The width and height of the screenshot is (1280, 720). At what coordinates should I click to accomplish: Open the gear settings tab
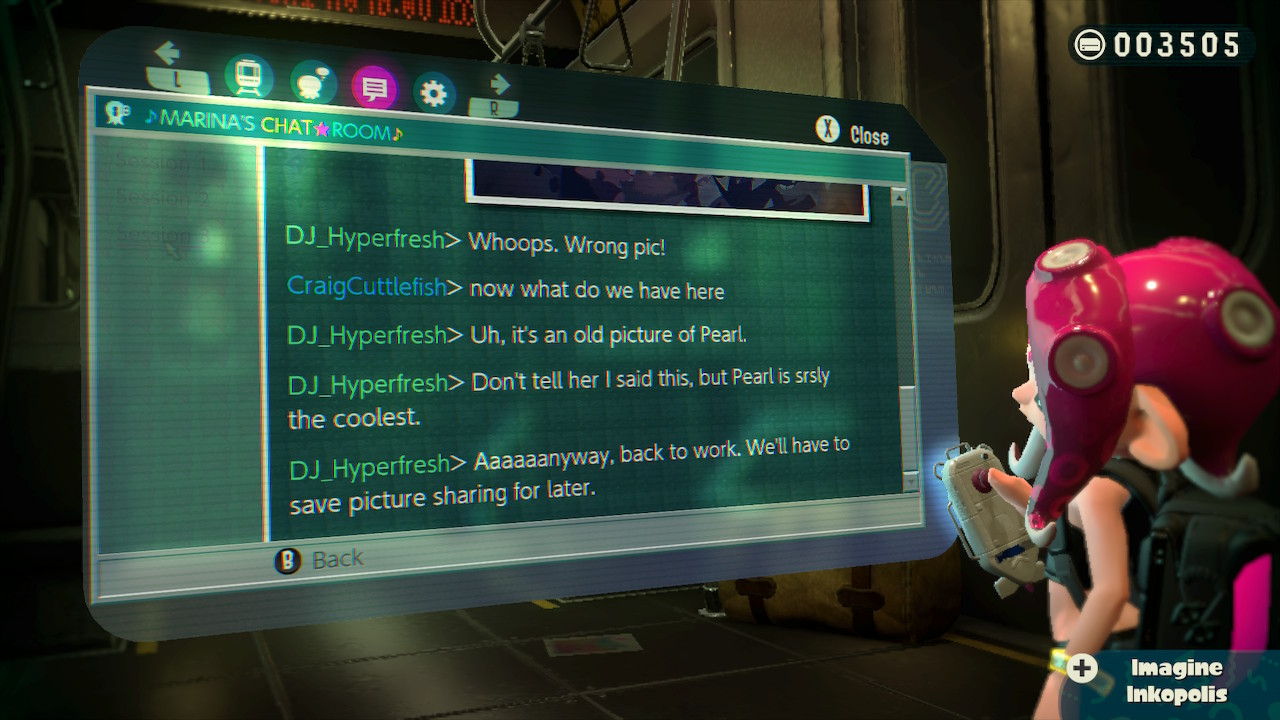coord(433,94)
